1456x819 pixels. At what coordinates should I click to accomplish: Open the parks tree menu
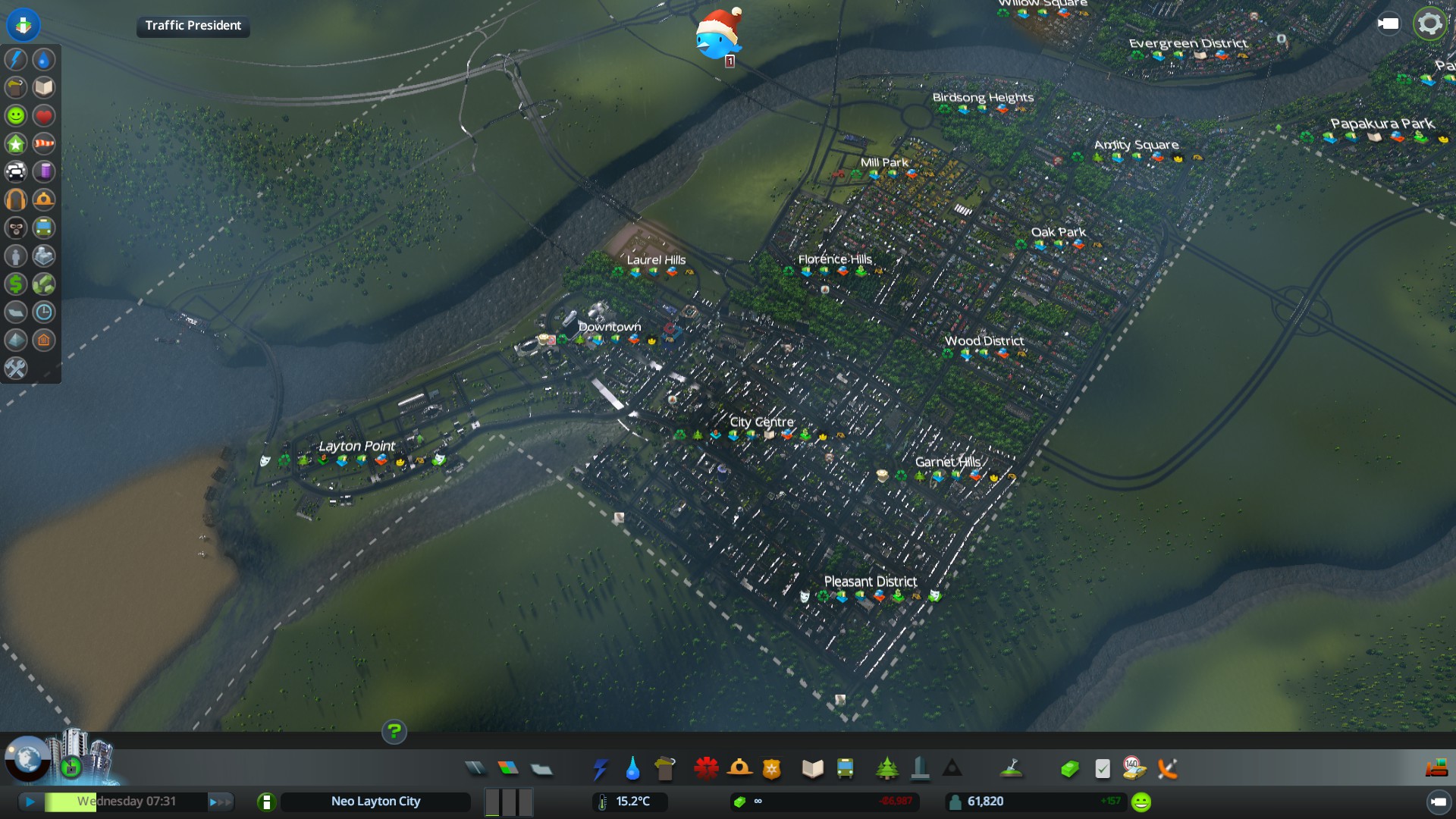[x=886, y=769]
